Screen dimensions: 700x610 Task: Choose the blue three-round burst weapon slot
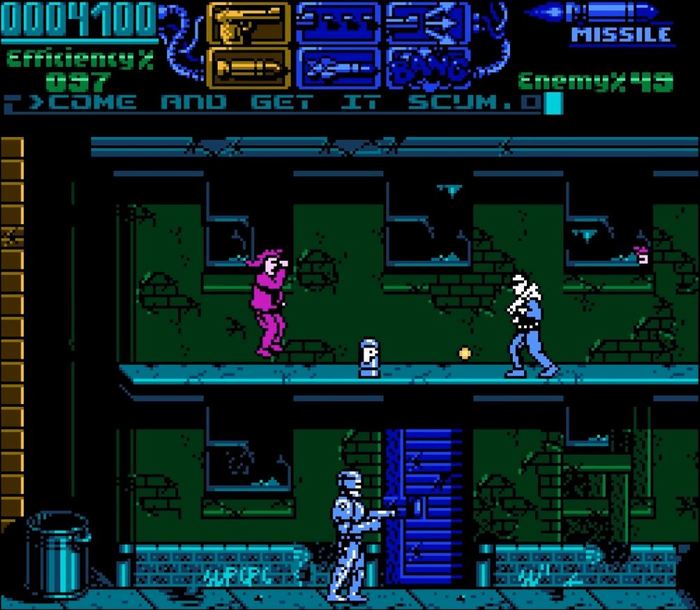coord(337,23)
